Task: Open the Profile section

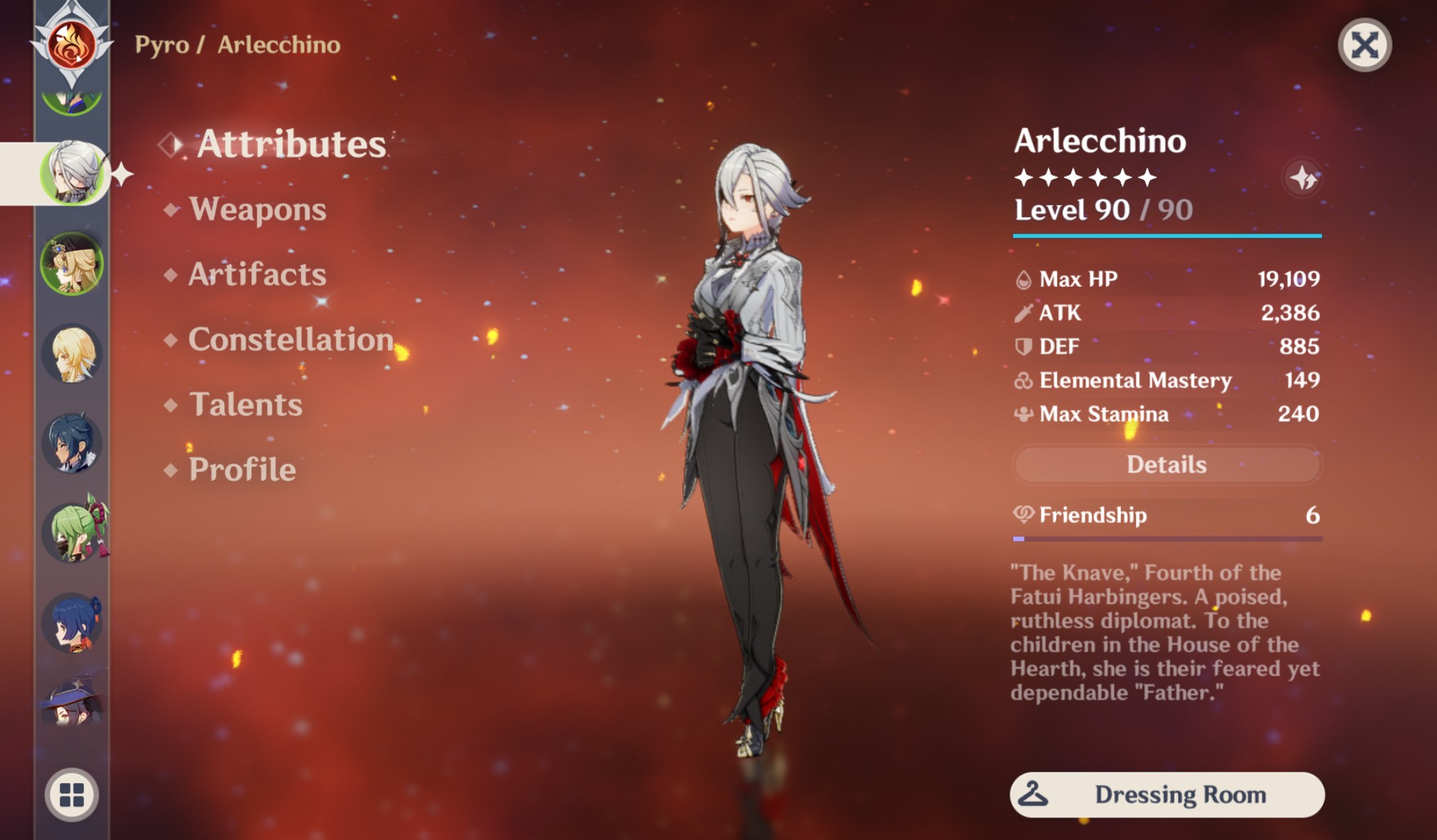Action: pyautogui.click(x=241, y=470)
